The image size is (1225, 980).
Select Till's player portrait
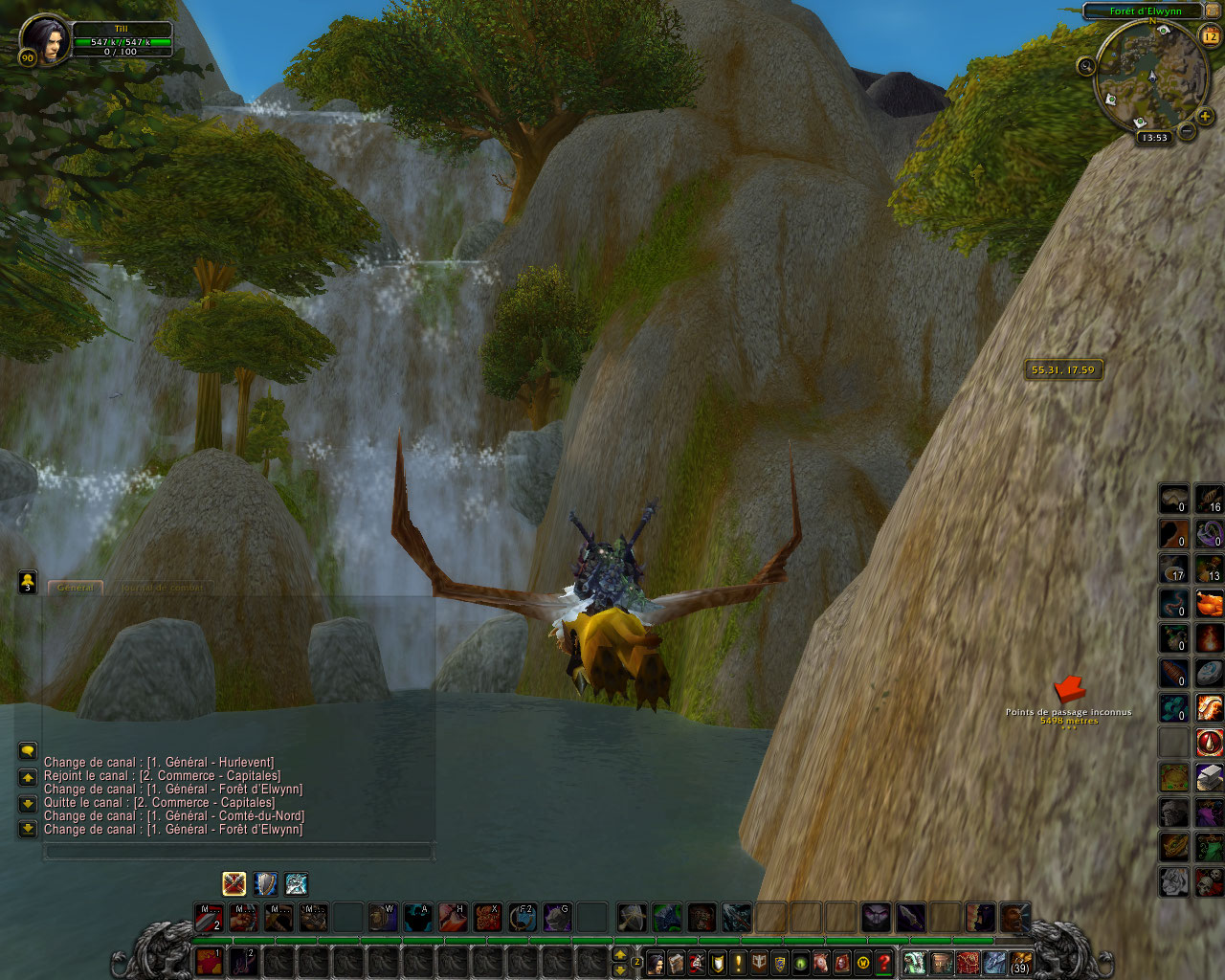point(45,38)
